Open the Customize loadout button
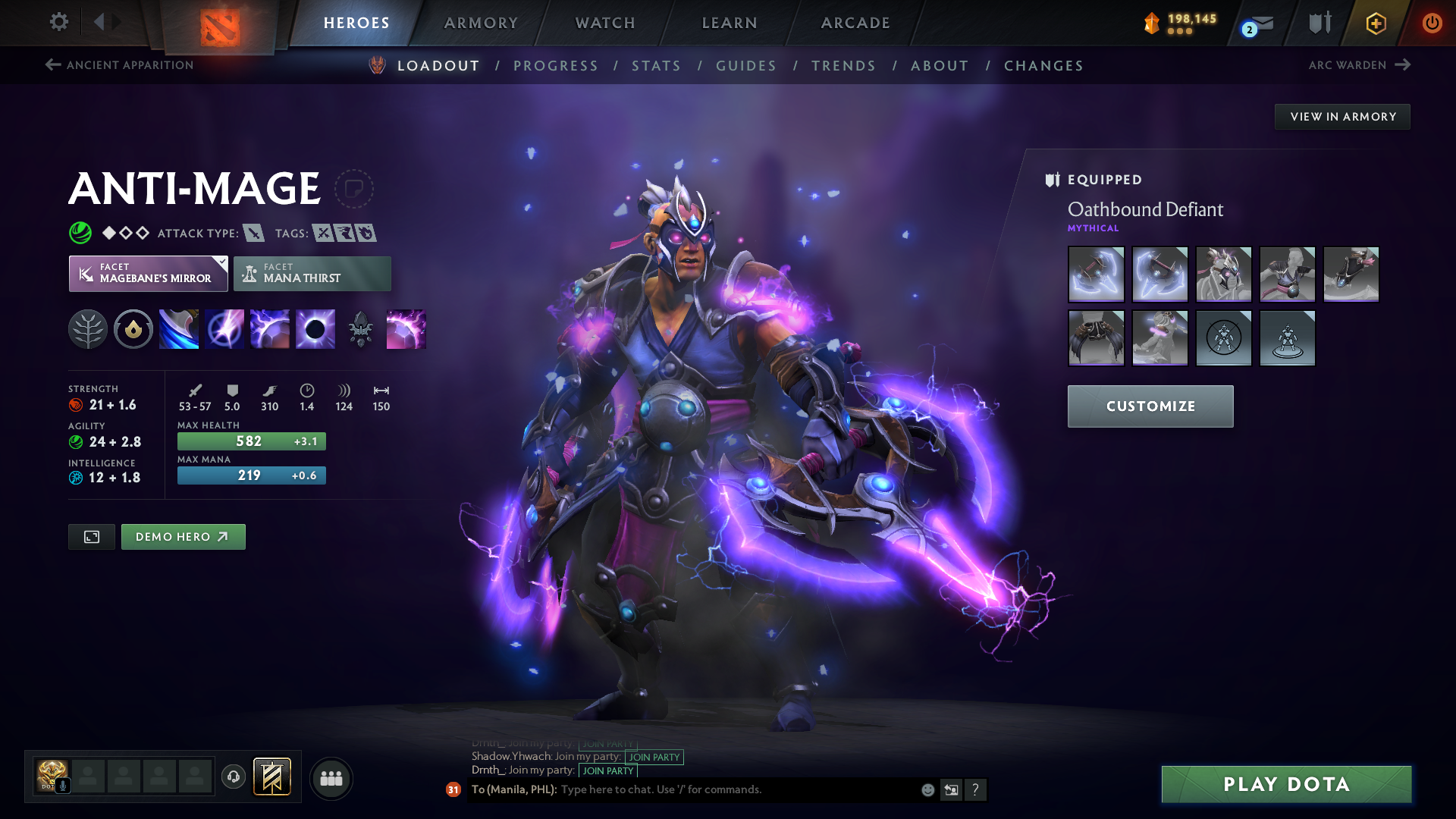This screenshot has width=1456, height=819. tap(1150, 406)
